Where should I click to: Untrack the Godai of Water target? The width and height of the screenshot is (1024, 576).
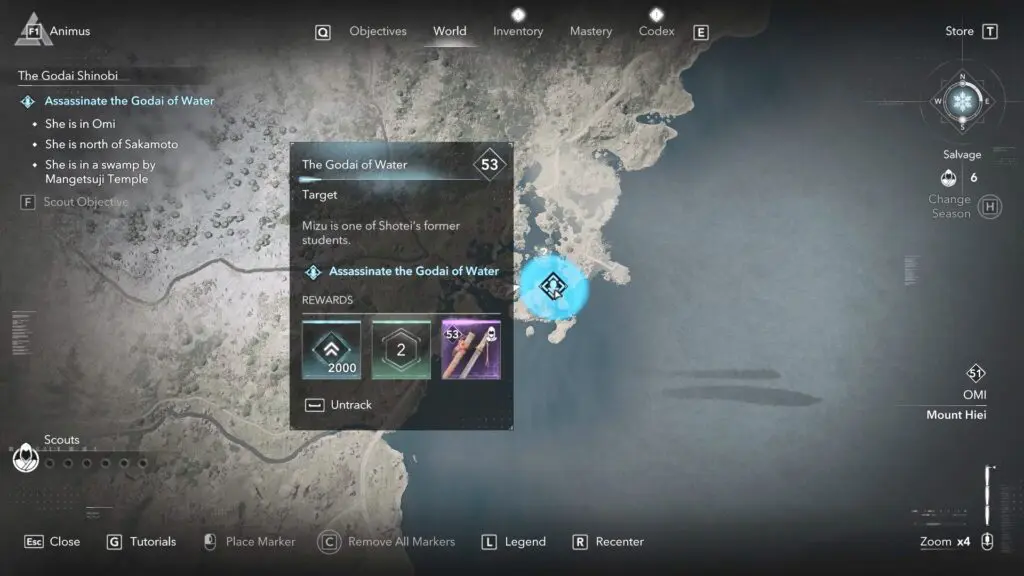coord(338,405)
